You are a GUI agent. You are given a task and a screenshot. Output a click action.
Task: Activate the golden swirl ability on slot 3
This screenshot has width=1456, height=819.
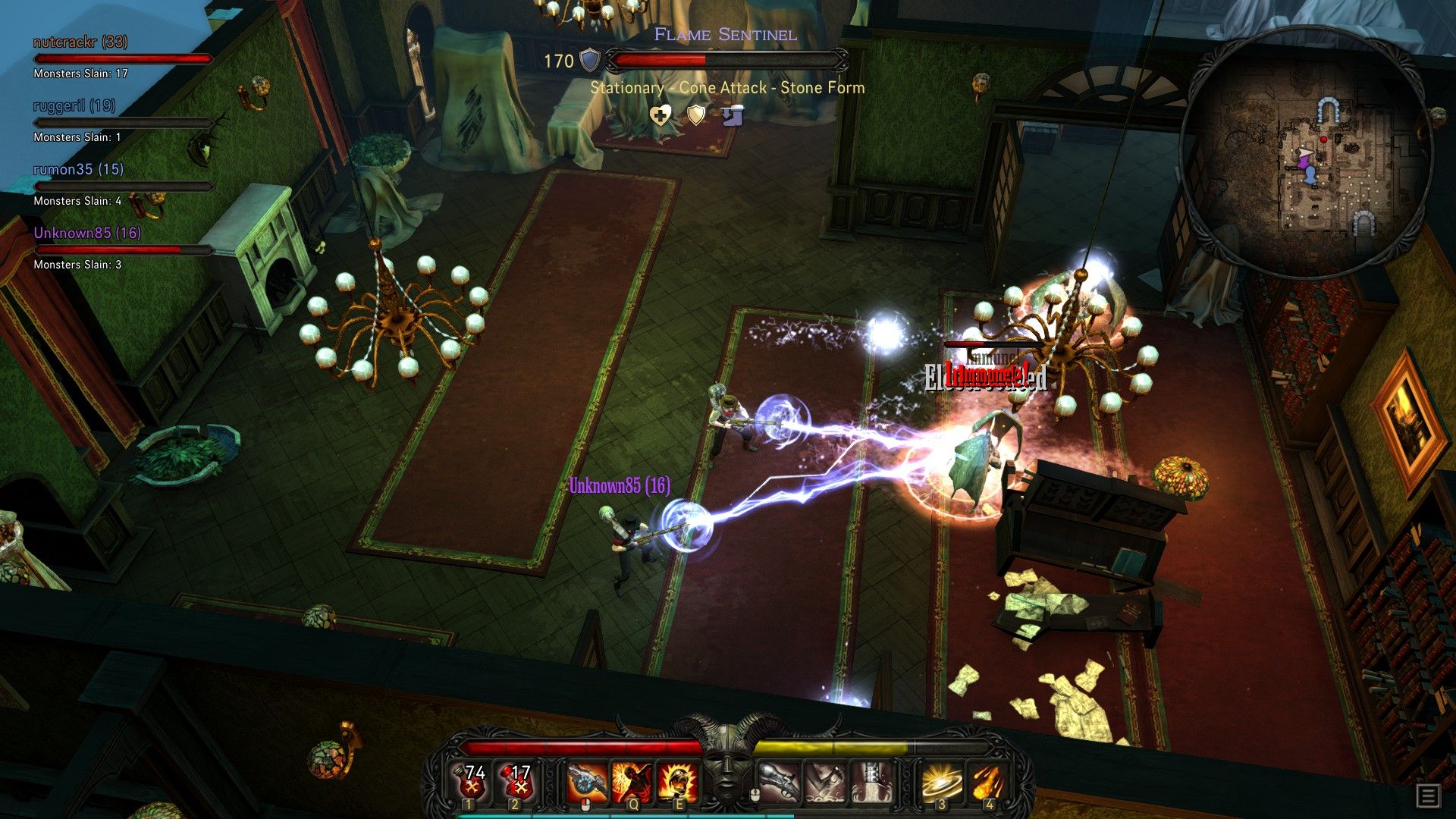942,783
